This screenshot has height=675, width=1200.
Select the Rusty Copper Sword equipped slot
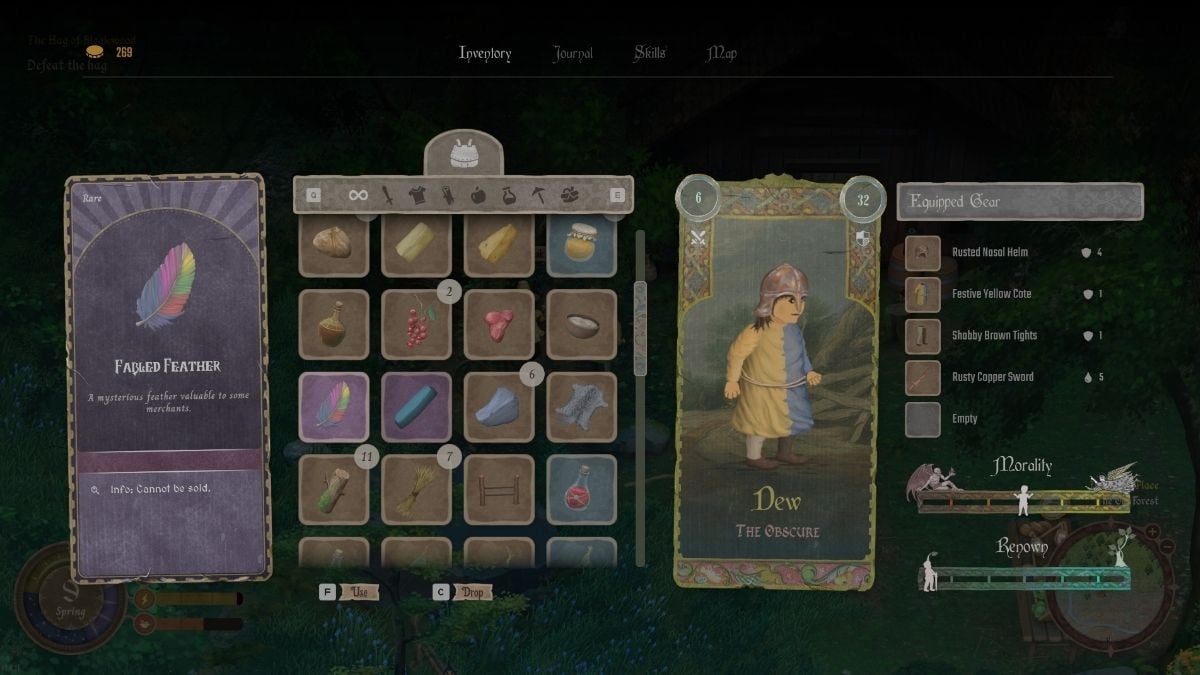(x=922, y=377)
